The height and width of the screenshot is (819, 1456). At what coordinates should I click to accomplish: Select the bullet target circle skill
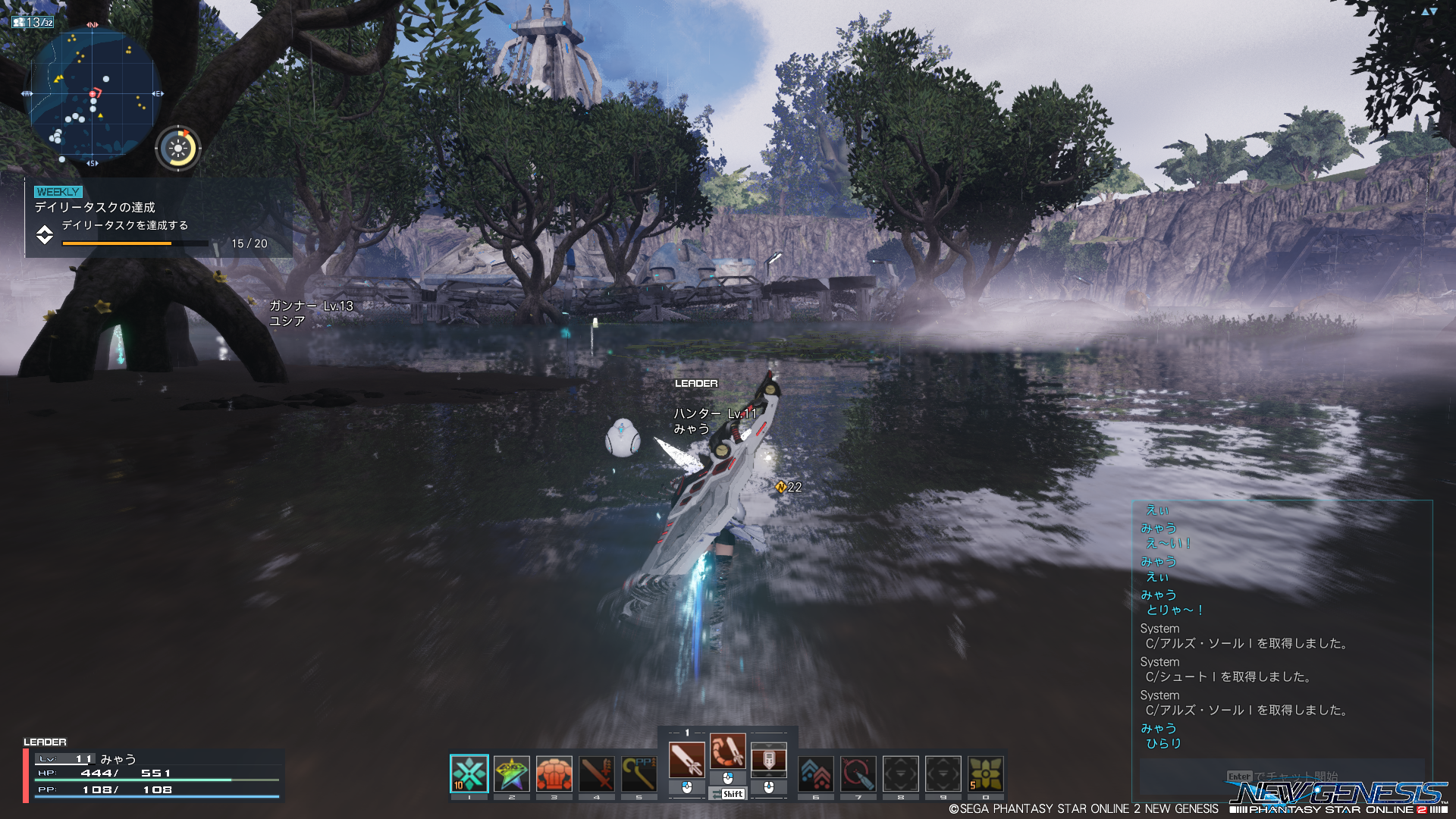(858, 773)
